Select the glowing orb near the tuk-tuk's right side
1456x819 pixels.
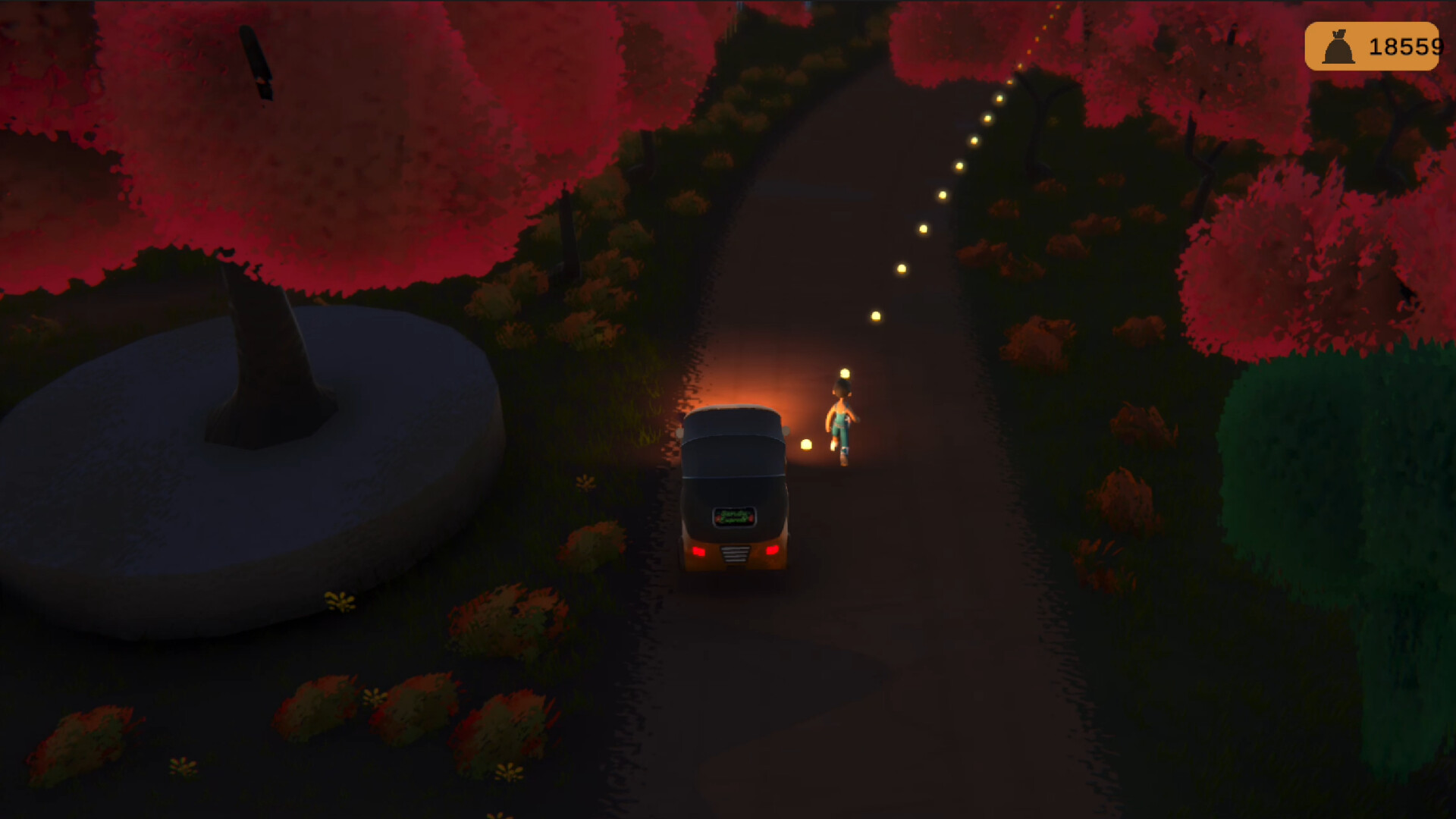click(807, 445)
